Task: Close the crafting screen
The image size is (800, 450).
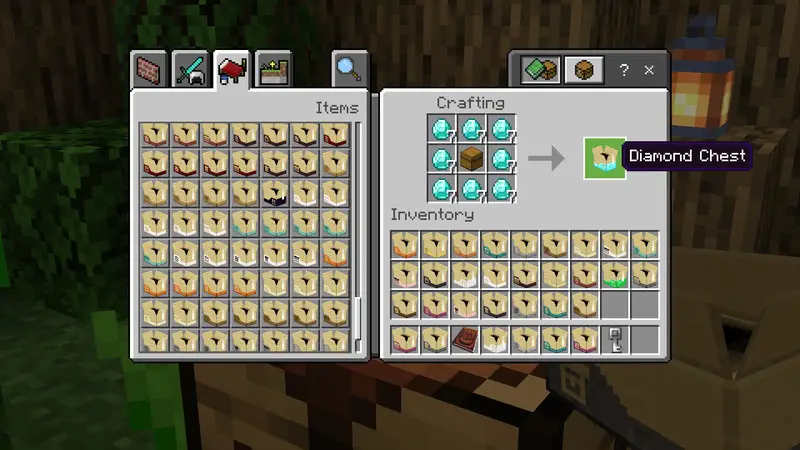Action: pos(649,70)
